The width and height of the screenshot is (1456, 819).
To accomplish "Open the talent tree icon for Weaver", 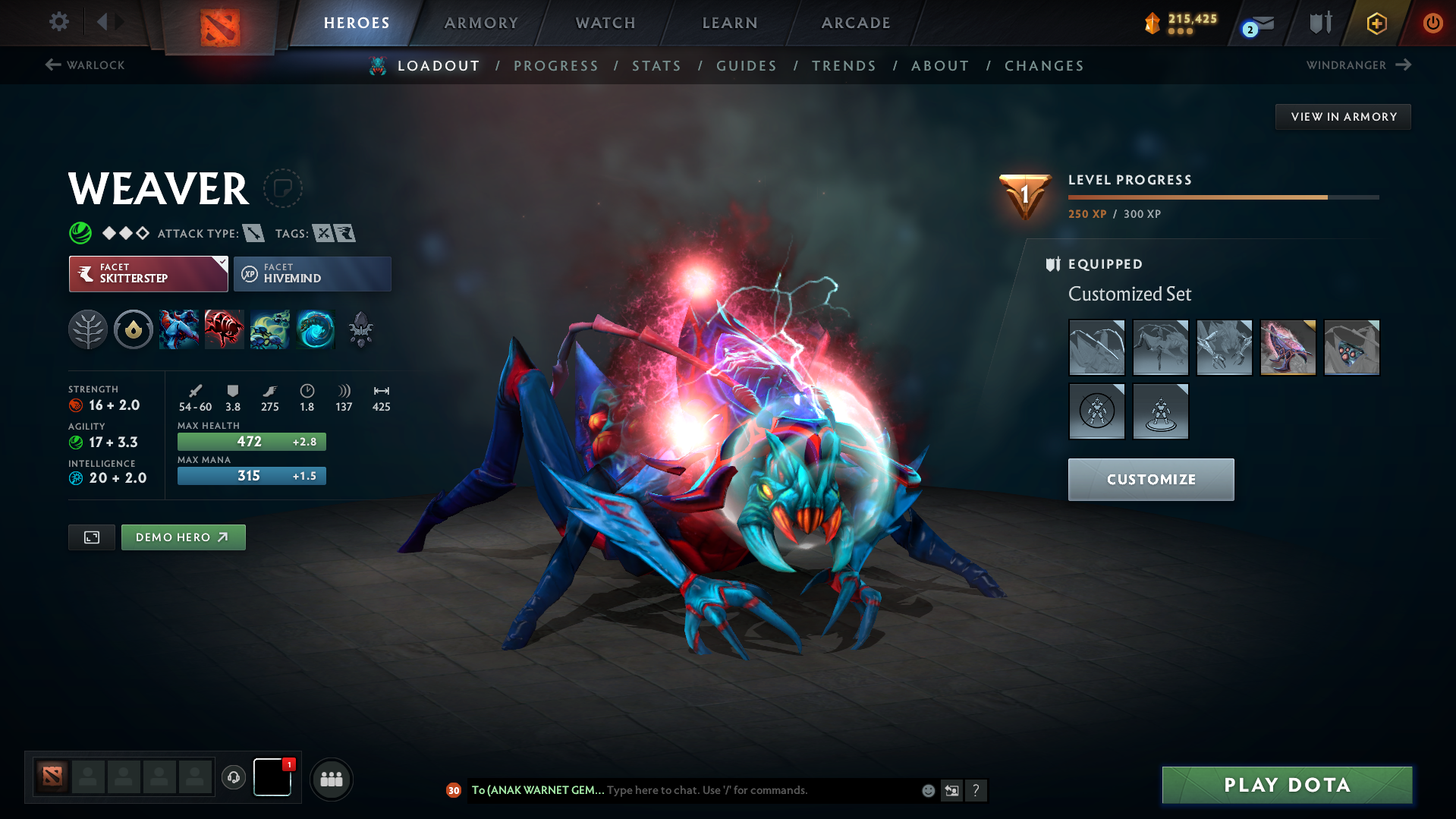I will (x=87, y=329).
